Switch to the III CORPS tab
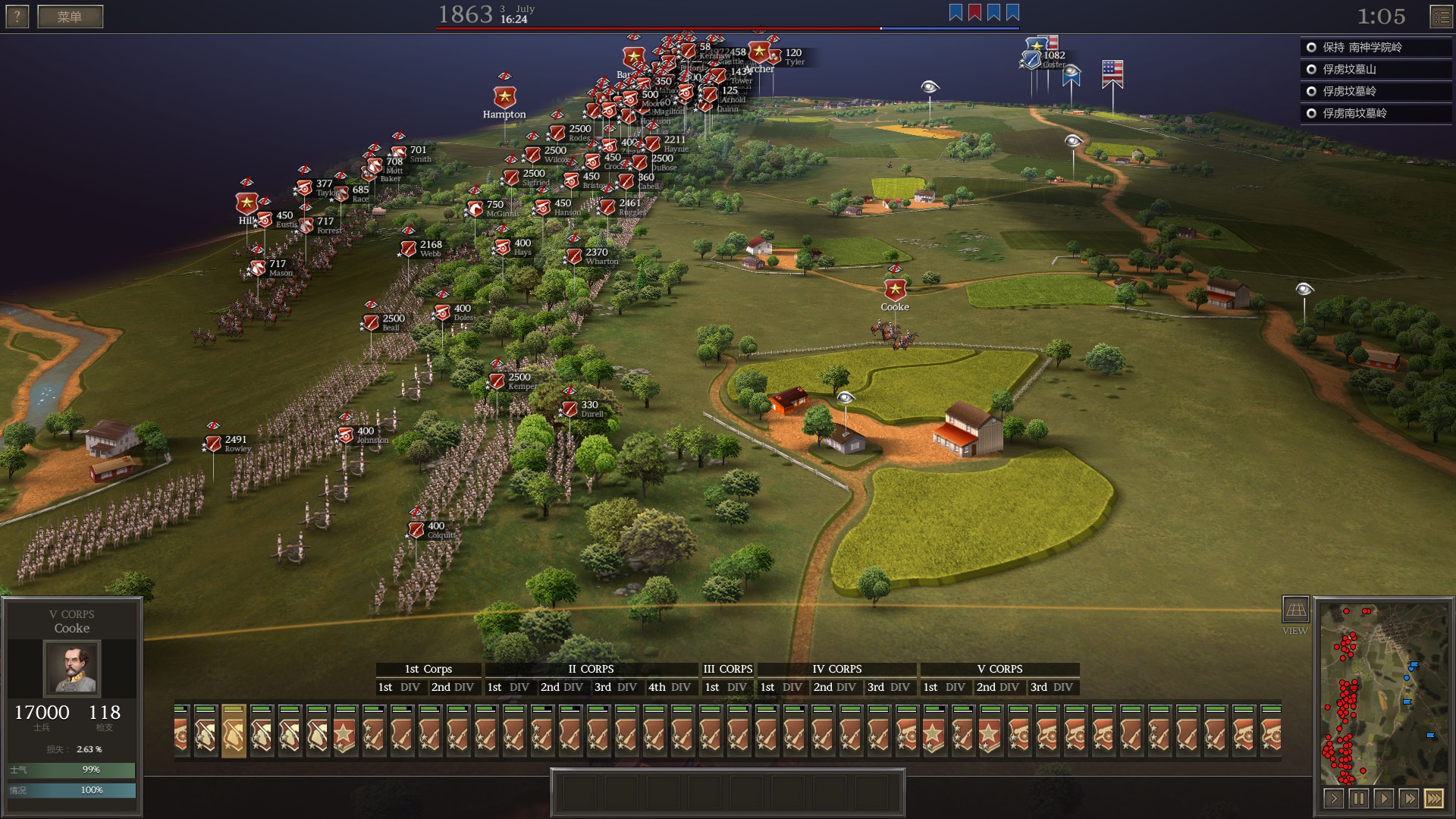 (x=726, y=669)
